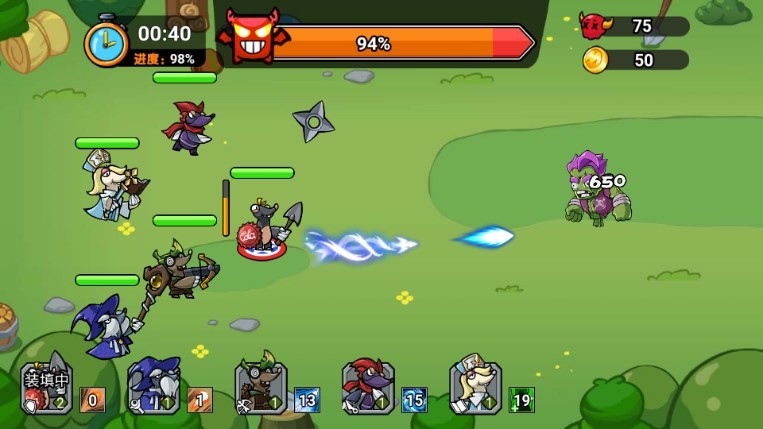This screenshot has height=429, width=763.
Task: Select the blue wizard unit card
Action: 153,388
